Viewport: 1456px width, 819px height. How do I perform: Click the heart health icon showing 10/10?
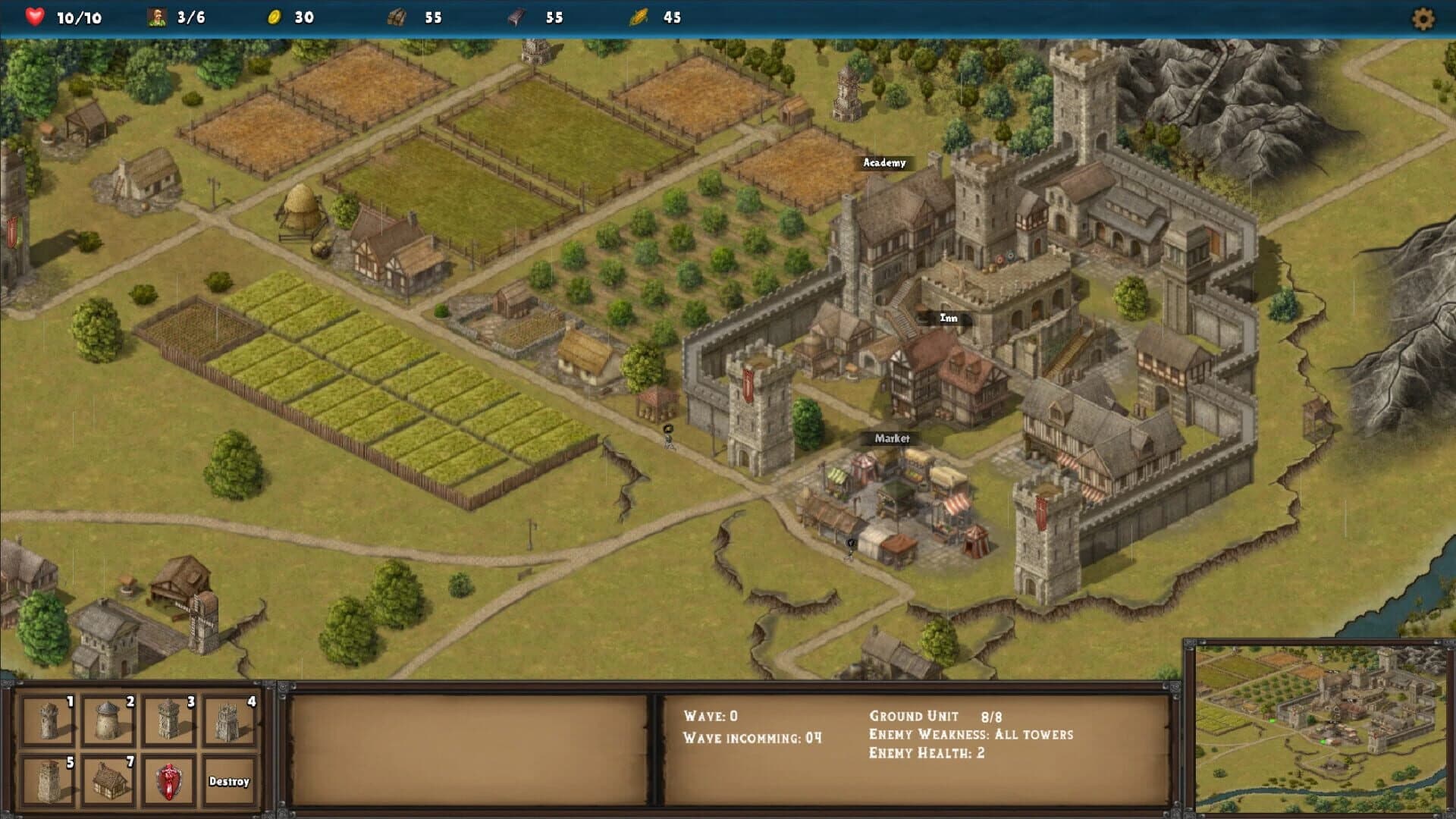pyautogui.click(x=34, y=17)
